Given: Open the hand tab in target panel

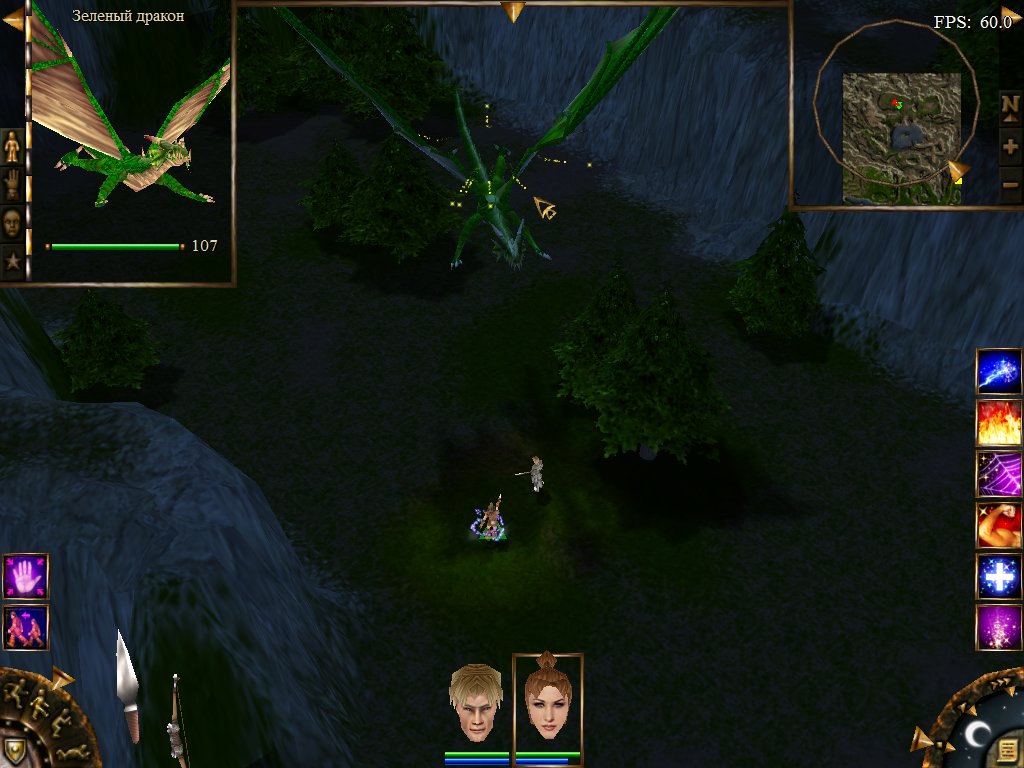Looking at the screenshot, I should click(x=12, y=184).
